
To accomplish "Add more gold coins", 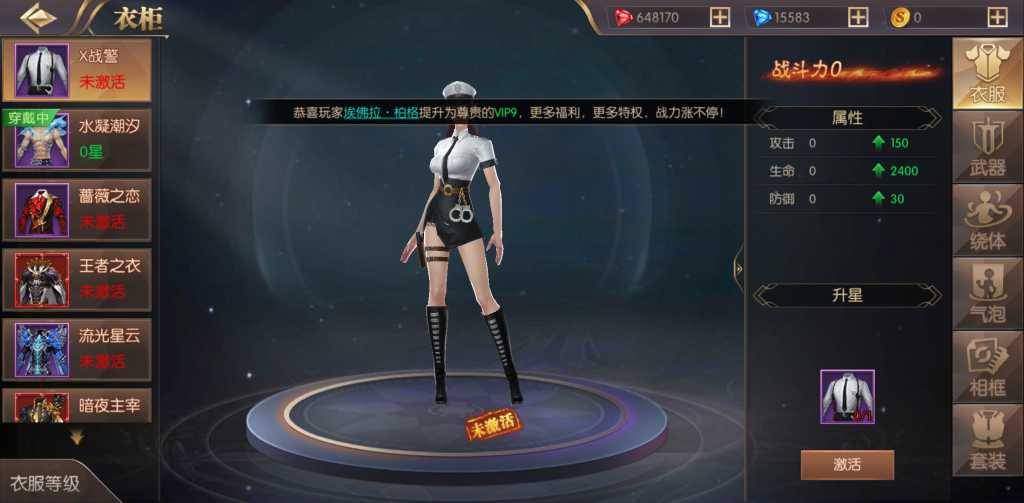I will coord(997,17).
